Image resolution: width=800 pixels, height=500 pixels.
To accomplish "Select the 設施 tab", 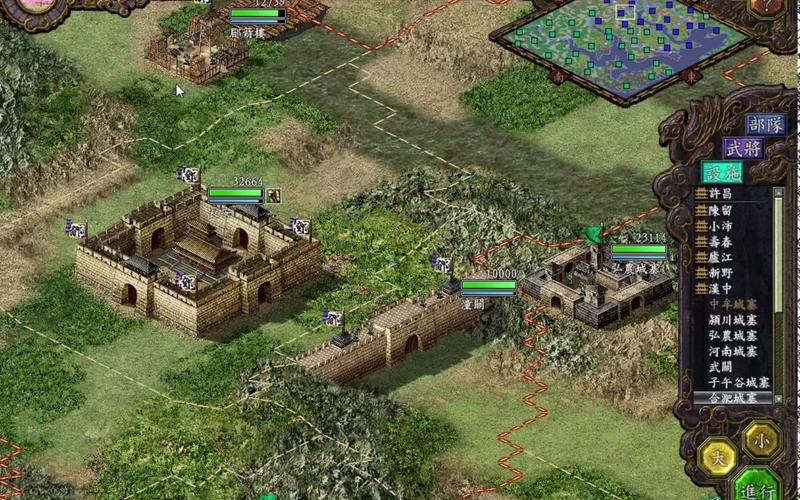I will pos(721,172).
